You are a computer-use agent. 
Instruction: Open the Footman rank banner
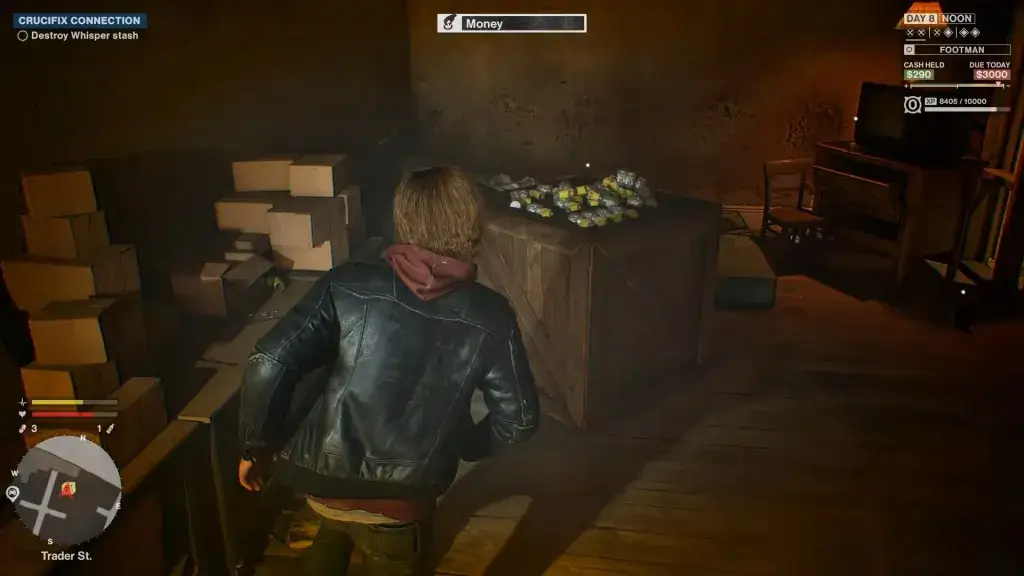click(x=957, y=49)
